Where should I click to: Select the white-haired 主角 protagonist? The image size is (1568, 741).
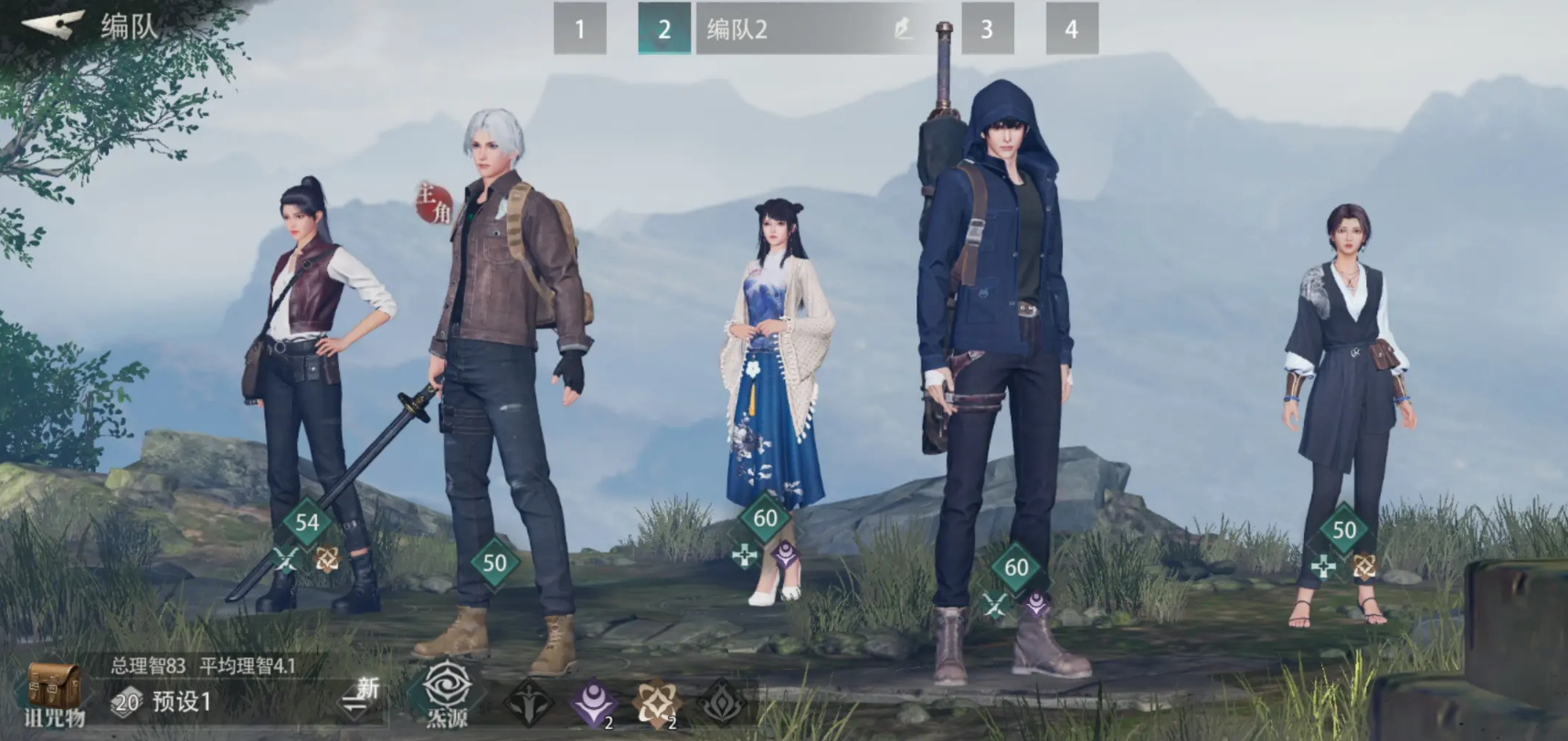507,365
